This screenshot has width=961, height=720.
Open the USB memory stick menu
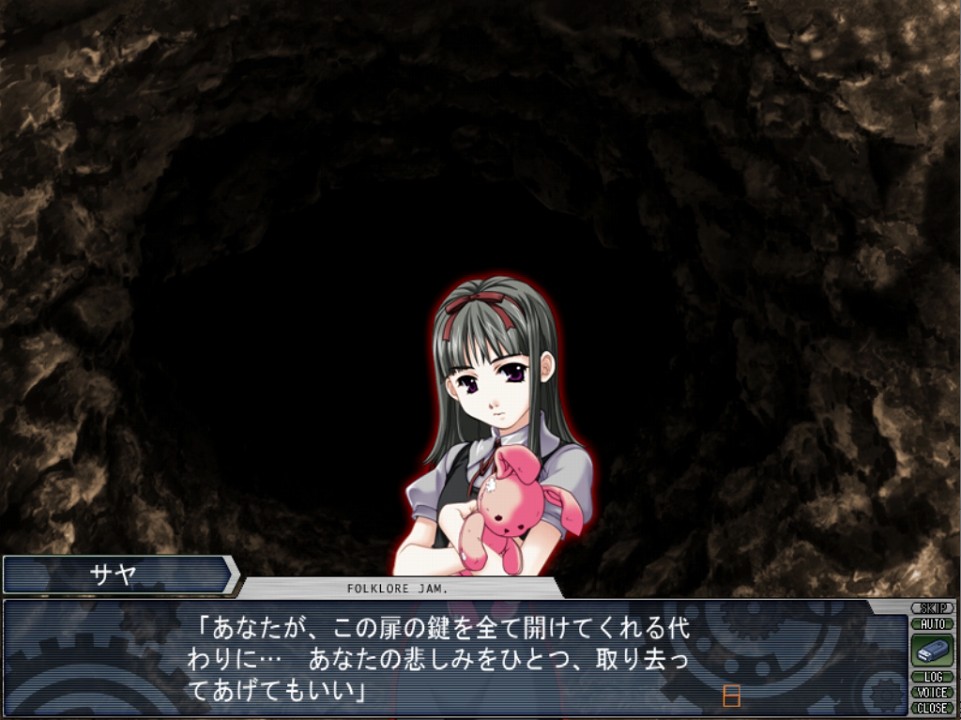point(932,650)
